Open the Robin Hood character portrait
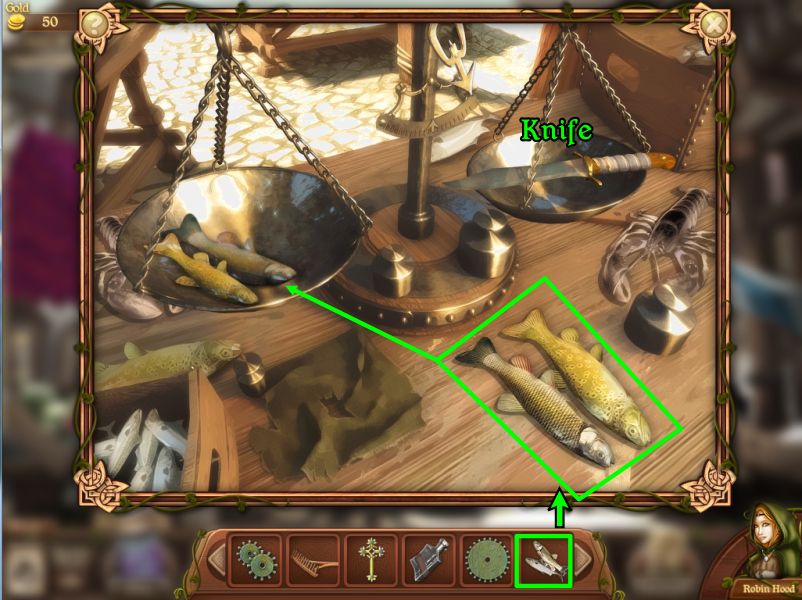Screen dimensions: 802x600 766,545
